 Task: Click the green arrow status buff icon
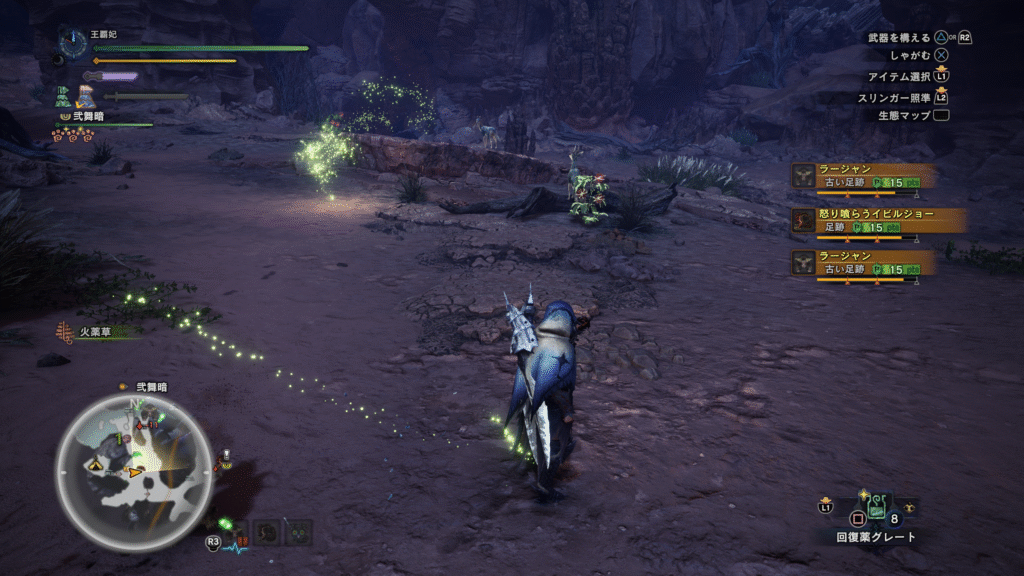63,96
